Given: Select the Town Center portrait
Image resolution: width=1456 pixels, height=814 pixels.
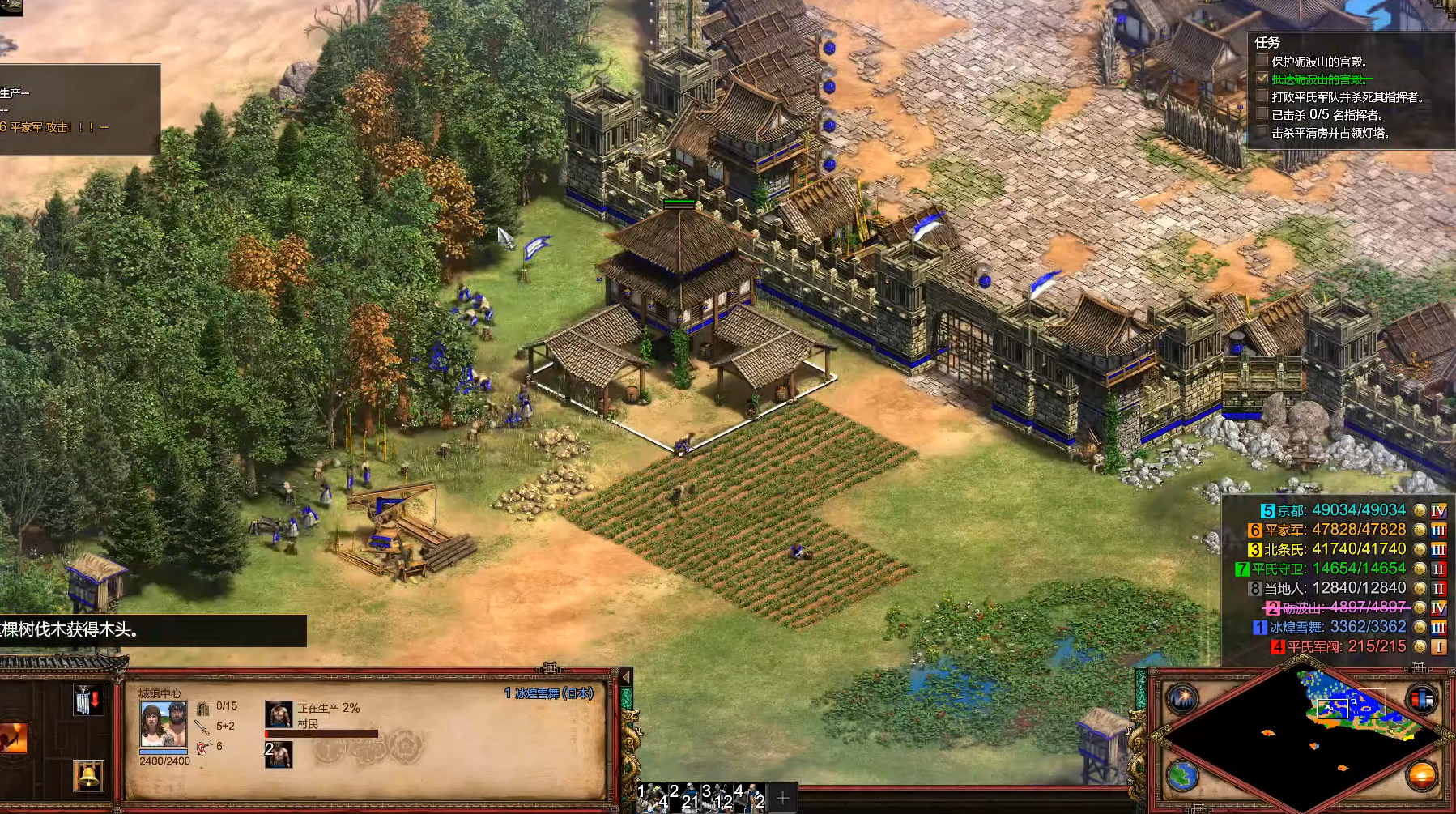Looking at the screenshot, I should click(x=164, y=725).
